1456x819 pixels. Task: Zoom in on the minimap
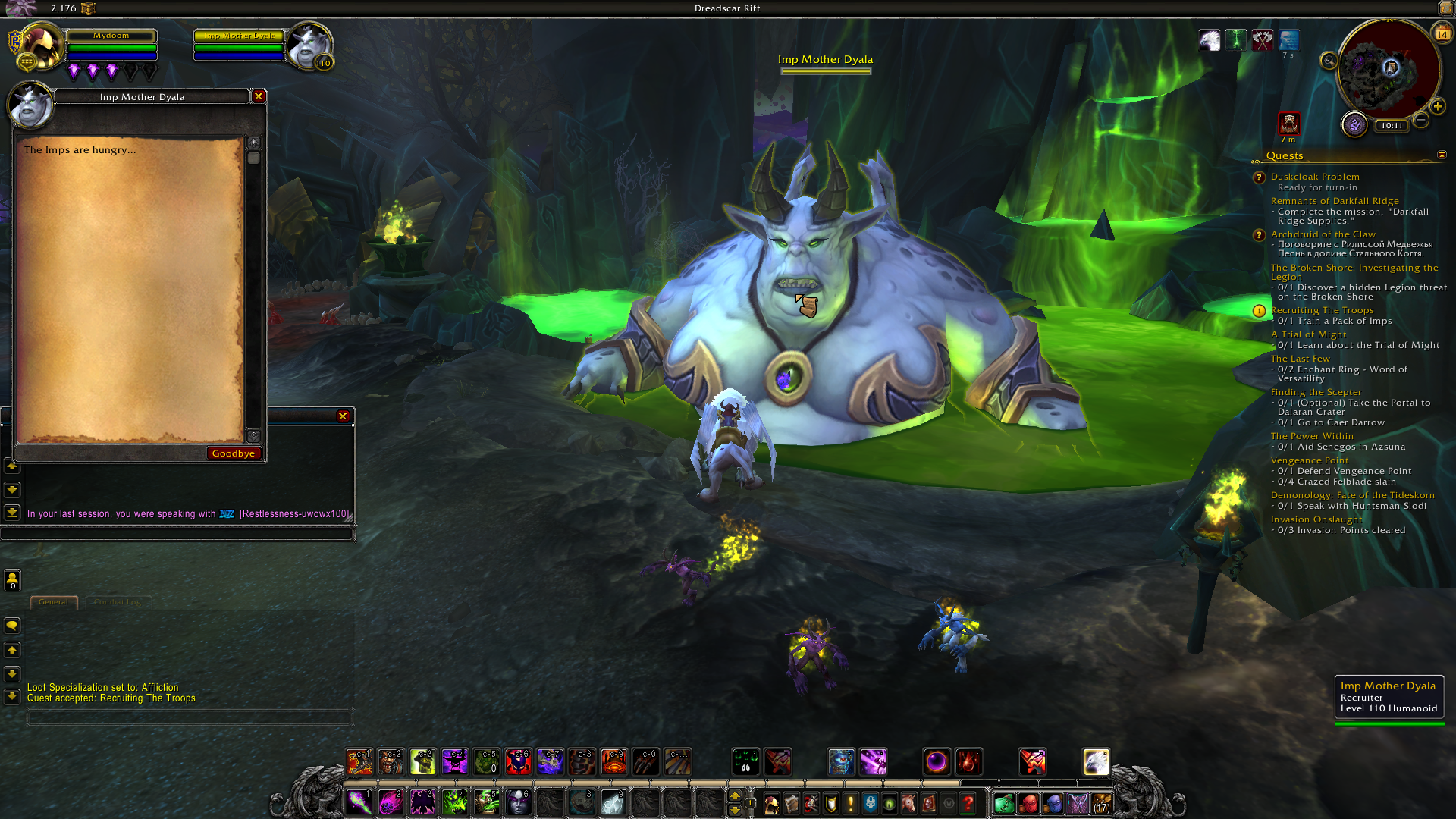tap(1438, 106)
